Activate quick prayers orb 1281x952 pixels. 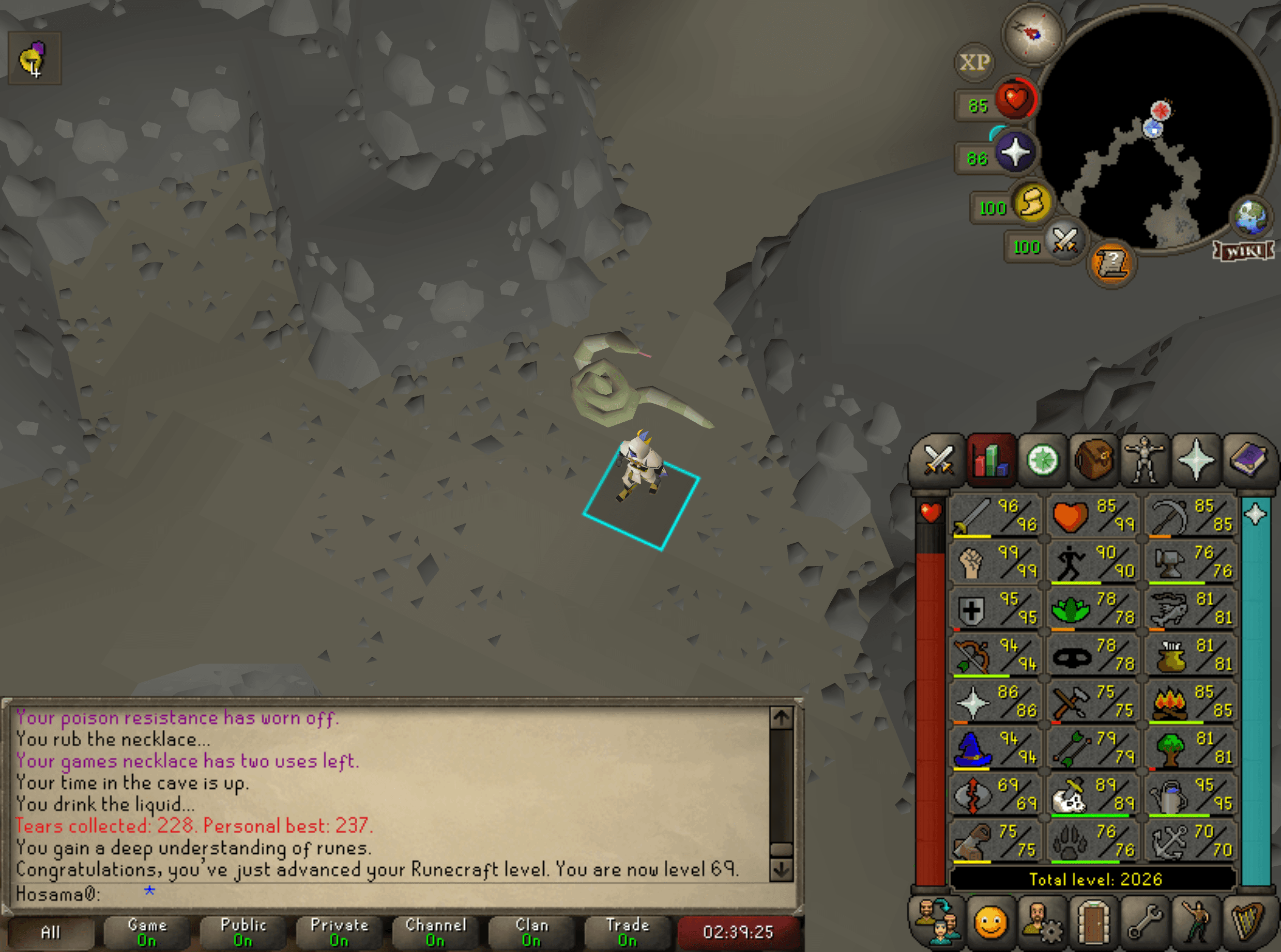coord(1015,152)
